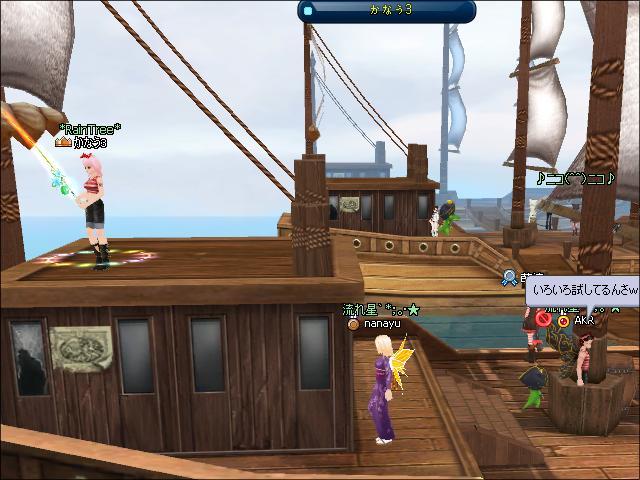Screen dimensions: 640x480
Task: Click the *RainTree* guild name tag
Action: click(x=90, y=129)
